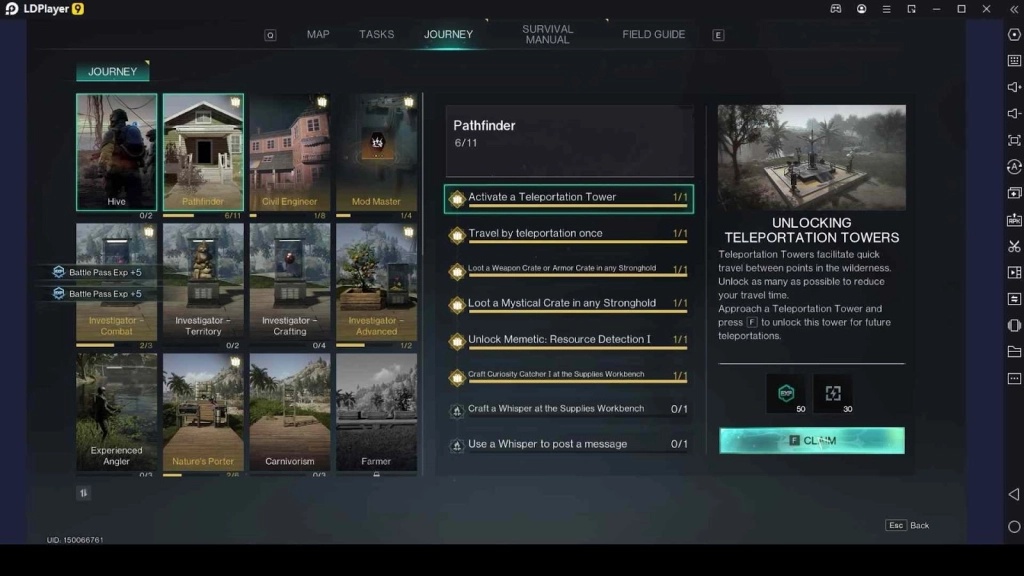Open the Investigator – Territory card
Screen dimensions: 1024x576
tap(203, 280)
